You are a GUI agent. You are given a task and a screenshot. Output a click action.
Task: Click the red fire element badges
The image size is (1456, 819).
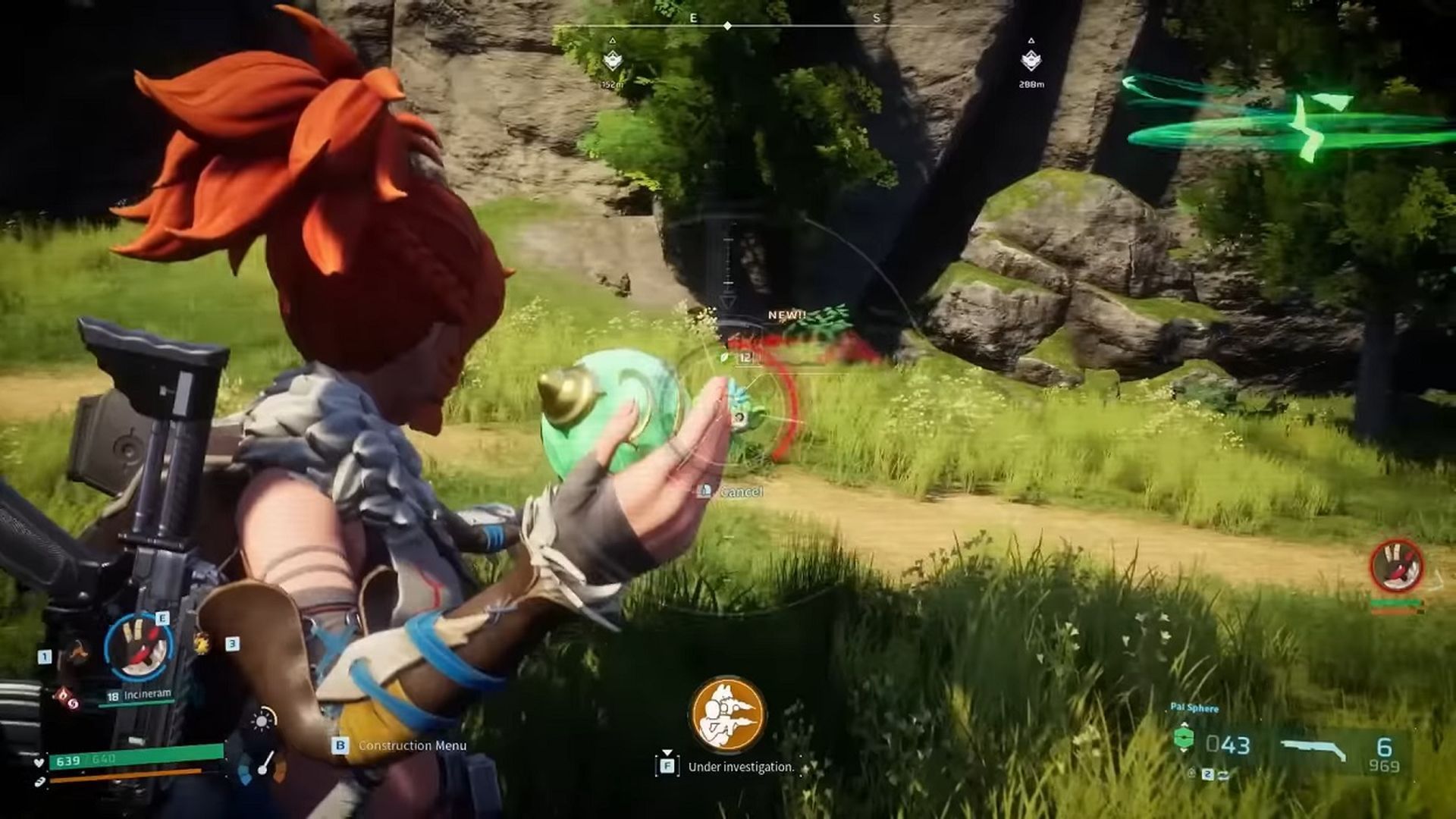click(66, 698)
